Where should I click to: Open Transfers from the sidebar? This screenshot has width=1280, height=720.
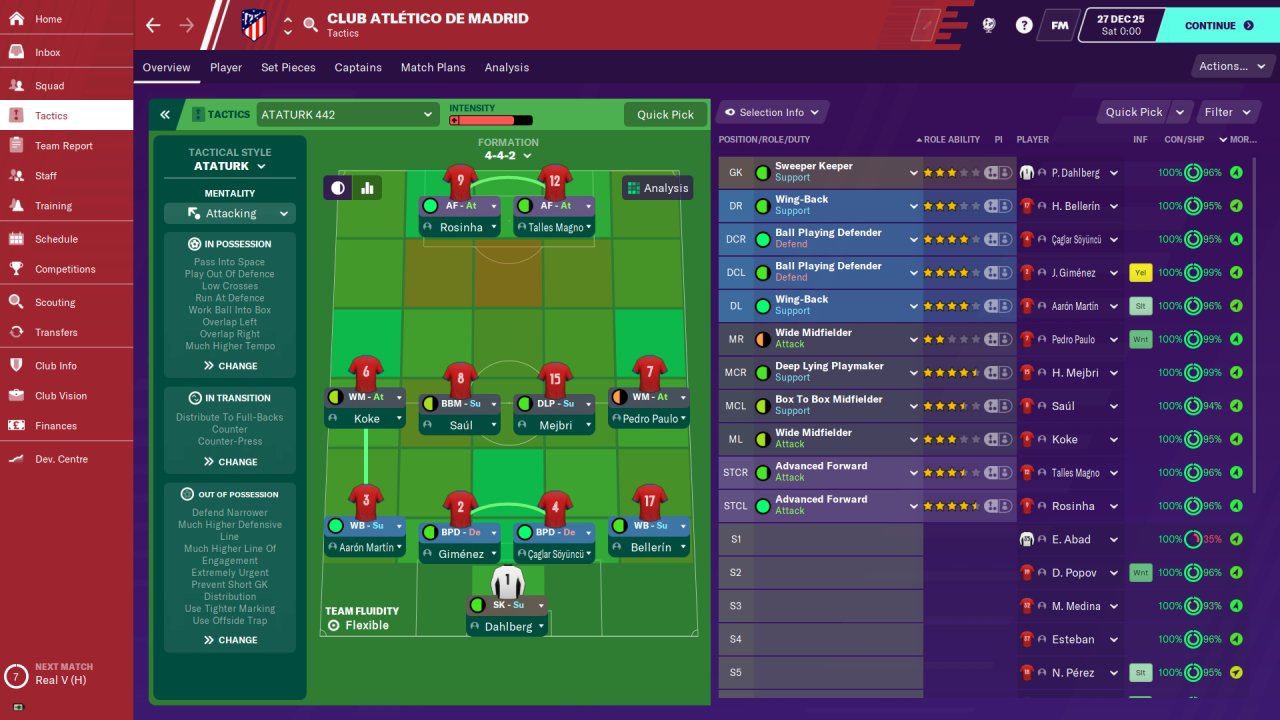(x=56, y=332)
